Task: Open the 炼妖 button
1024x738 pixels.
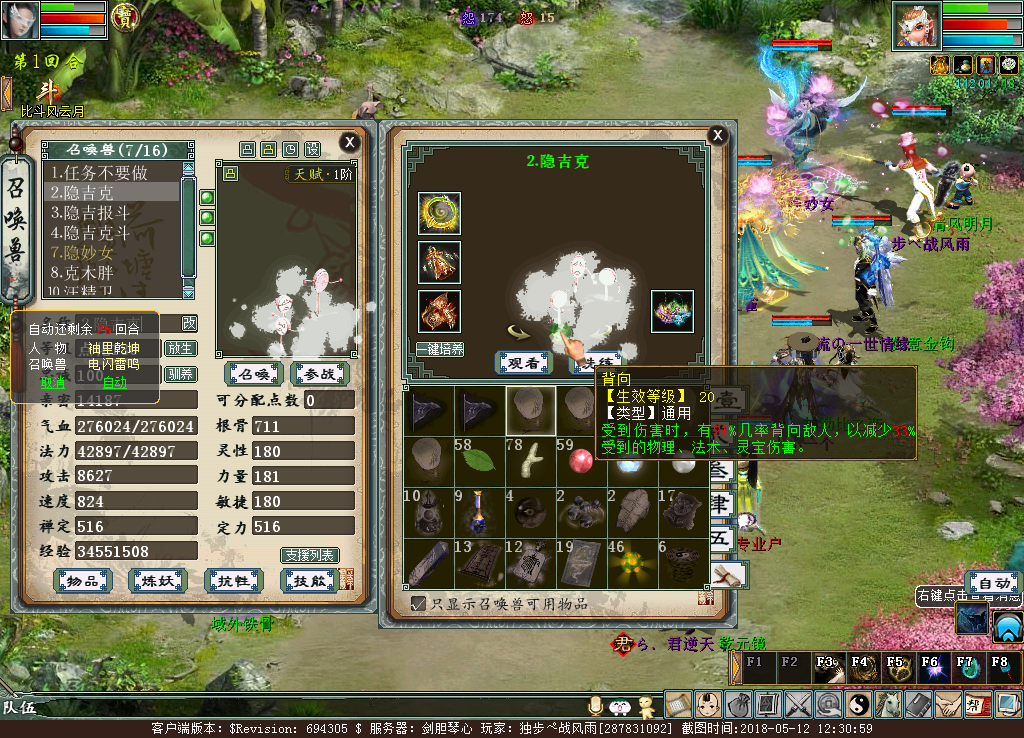Action: click(x=158, y=581)
